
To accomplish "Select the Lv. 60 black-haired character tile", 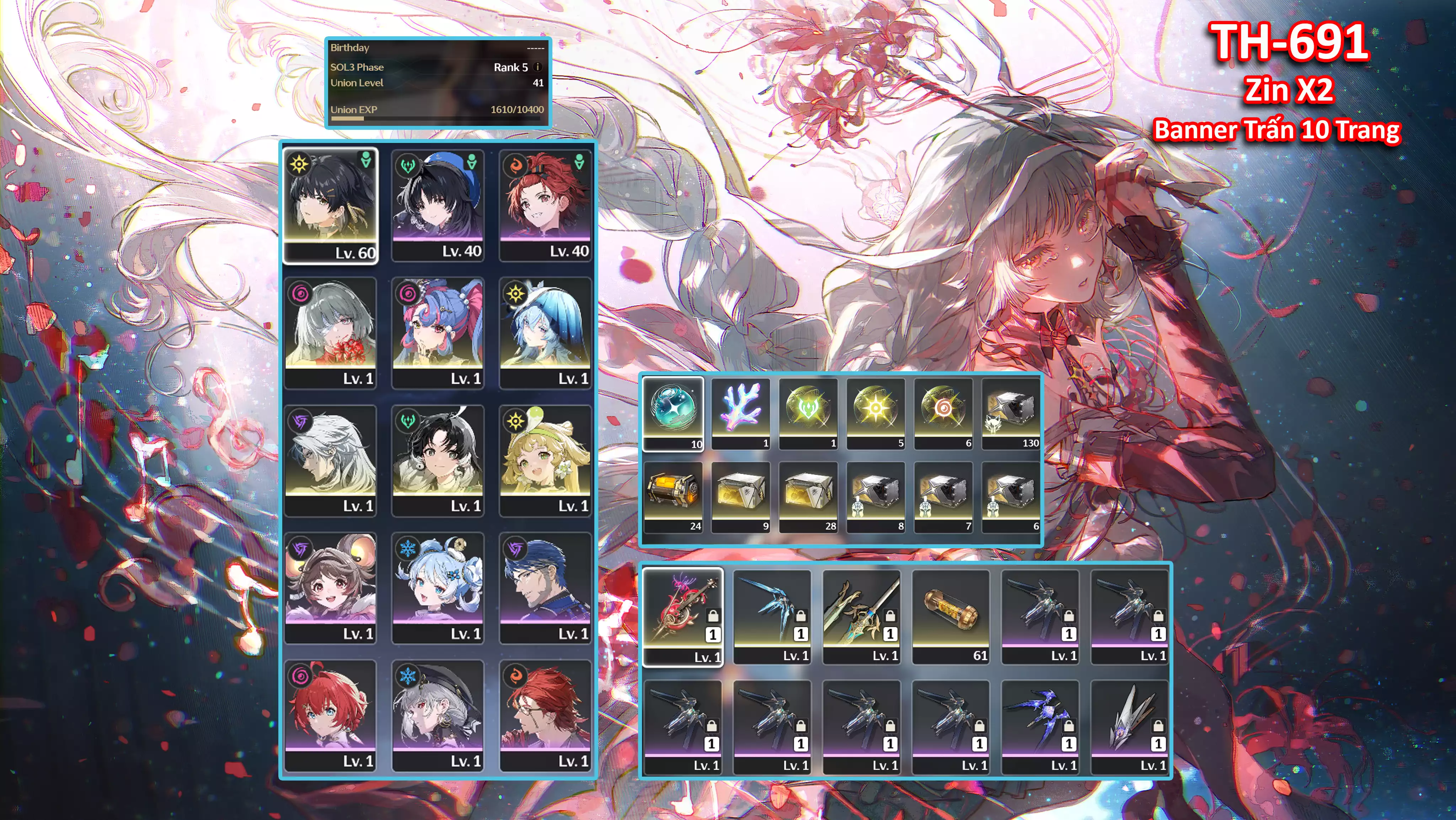I will pos(330,205).
